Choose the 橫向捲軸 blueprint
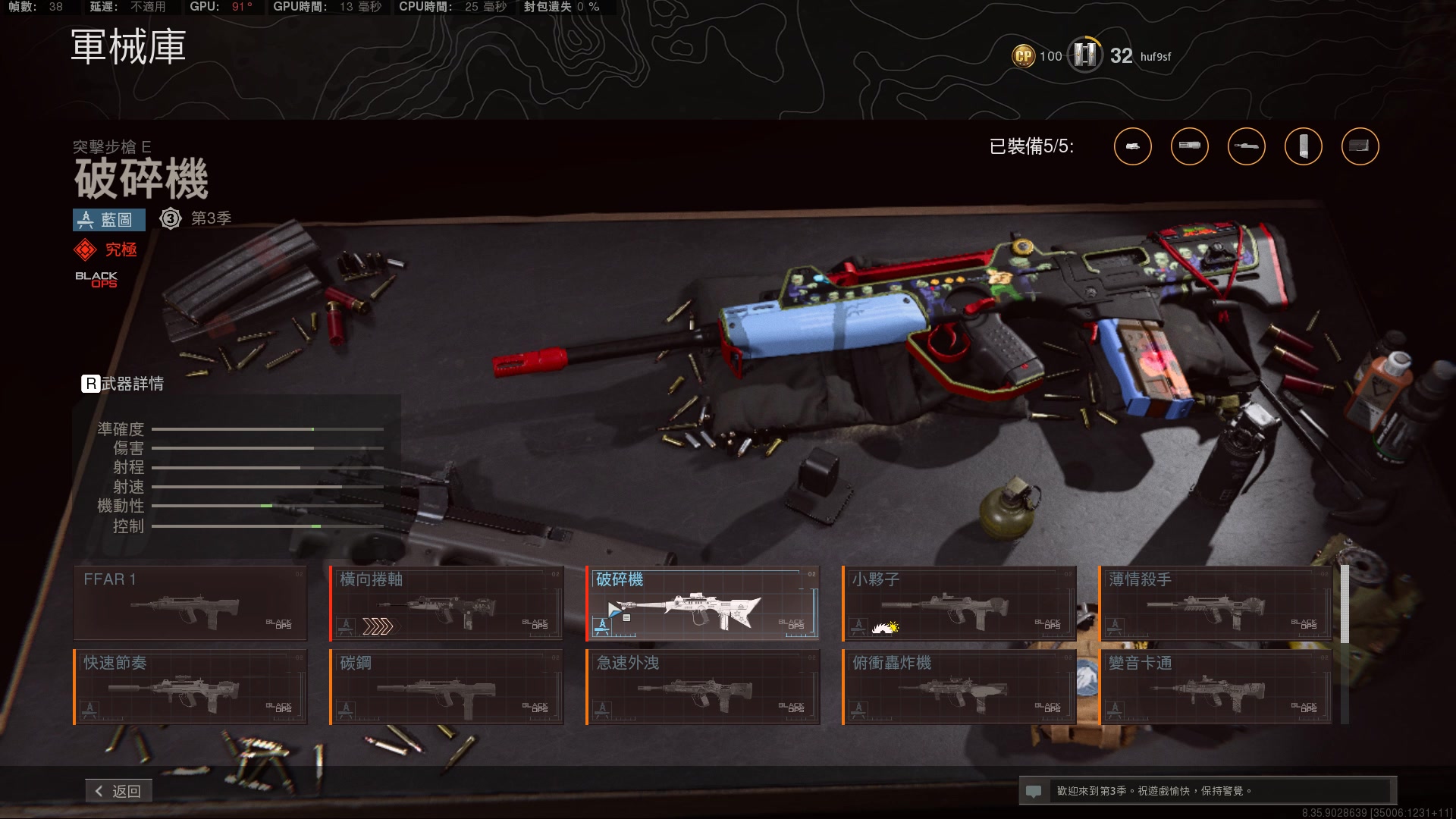 click(447, 603)
